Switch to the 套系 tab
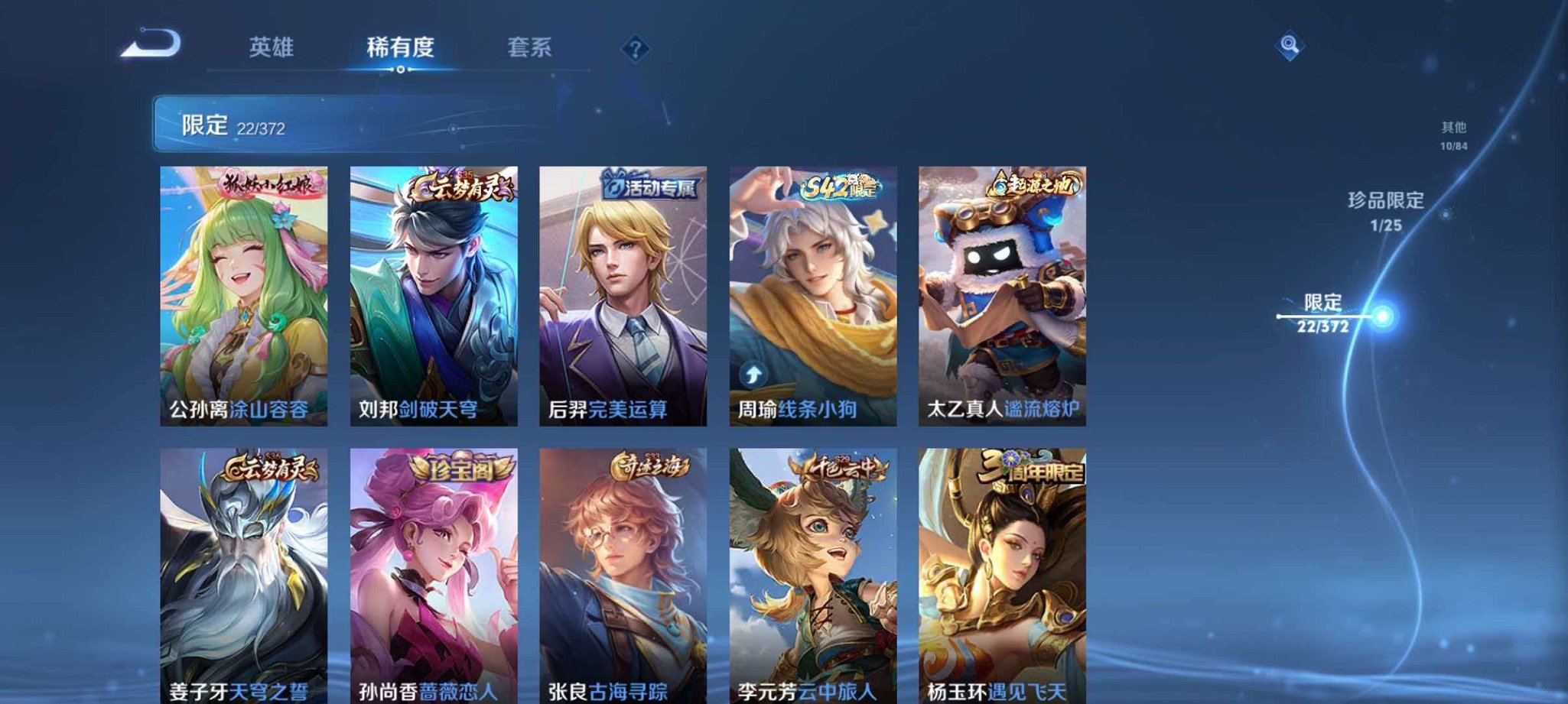Image resolution: width=1568 pixels, height=704 pixels. 532,47
